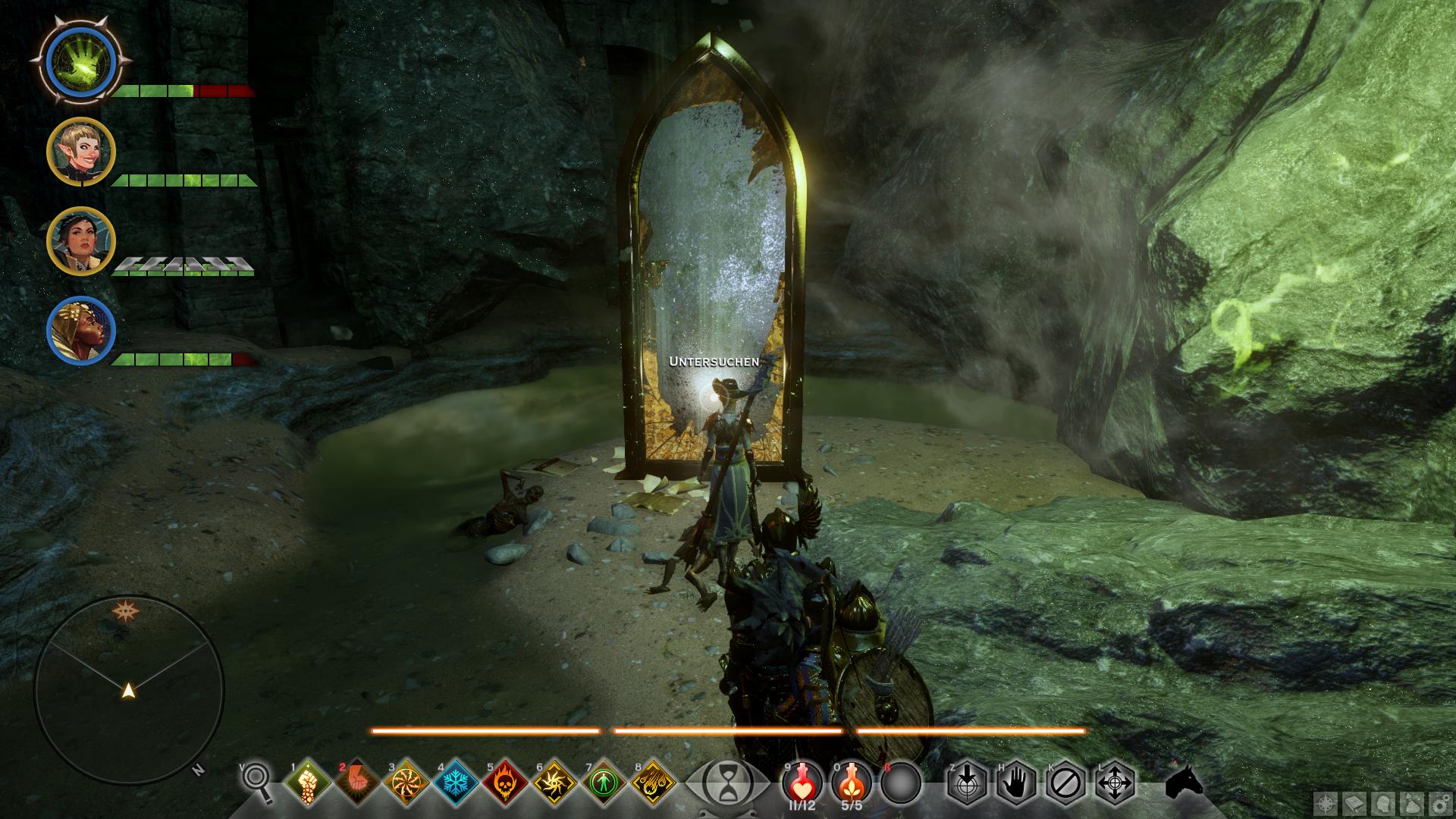Activate the magnifying glass search icon
The height and width of the screenshot is (819, 1456).
259,783
